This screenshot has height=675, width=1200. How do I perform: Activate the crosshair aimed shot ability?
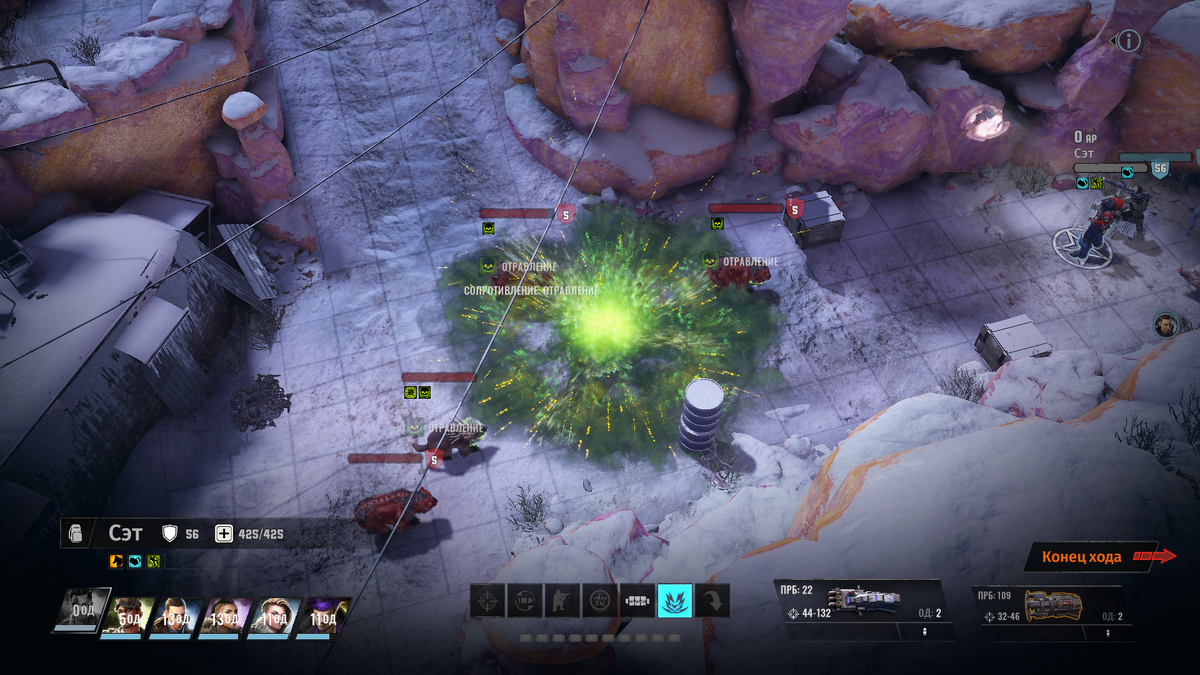[x=488, y=600]
